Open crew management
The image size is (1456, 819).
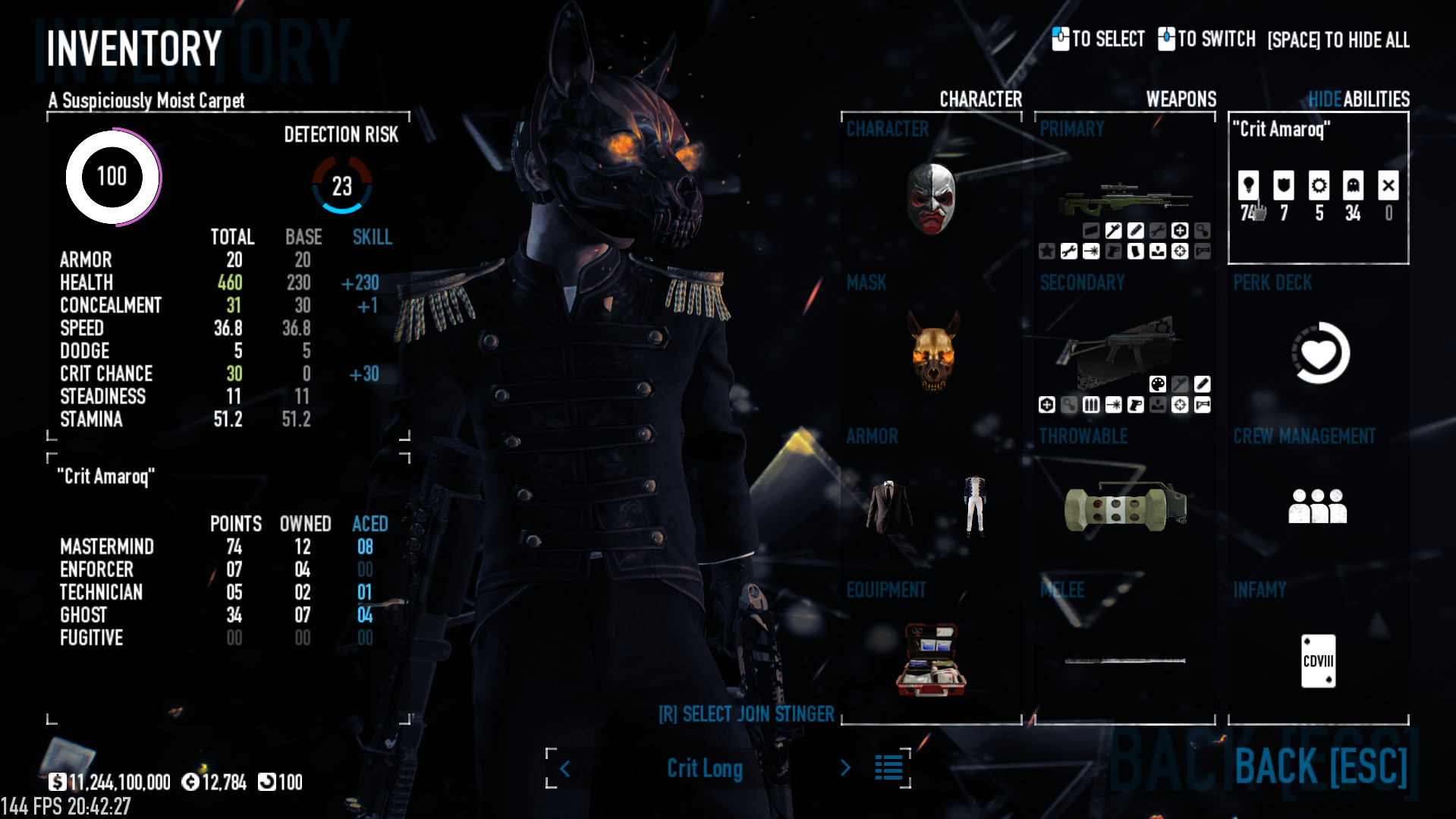[1318, 506]
